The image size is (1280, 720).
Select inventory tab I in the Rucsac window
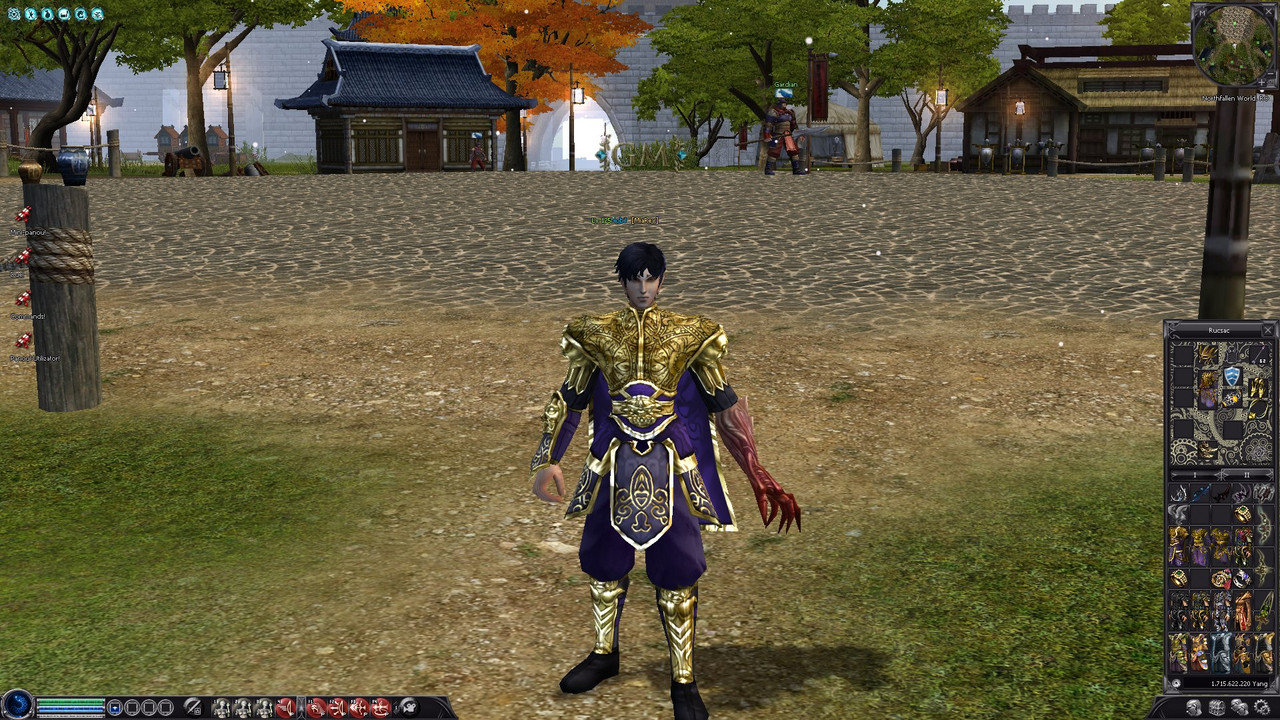coord(1195,475)
